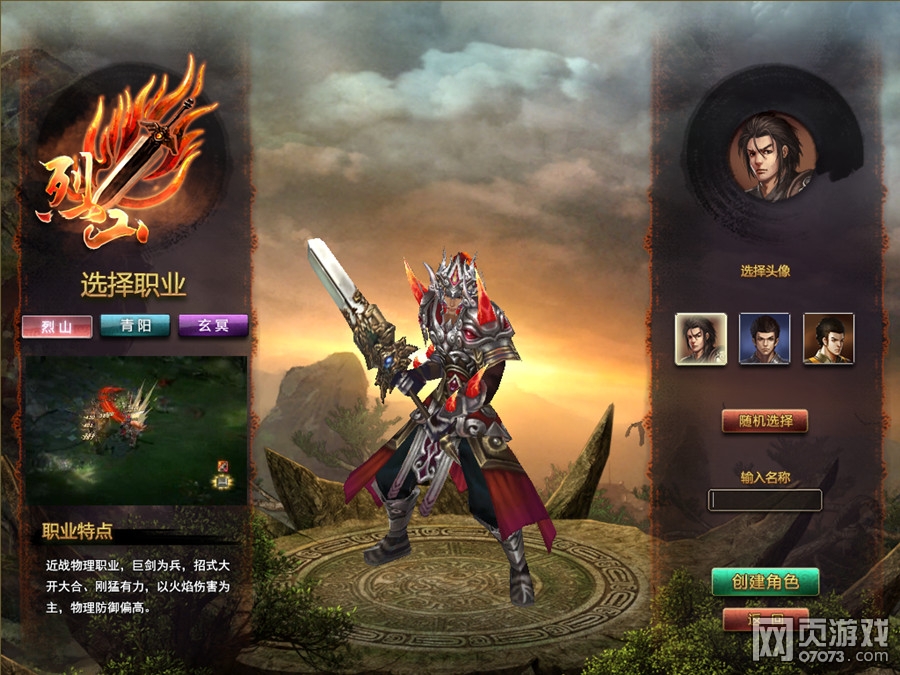
Task: Open the class skill preview thumbnail
Action: tap(135, 429)
